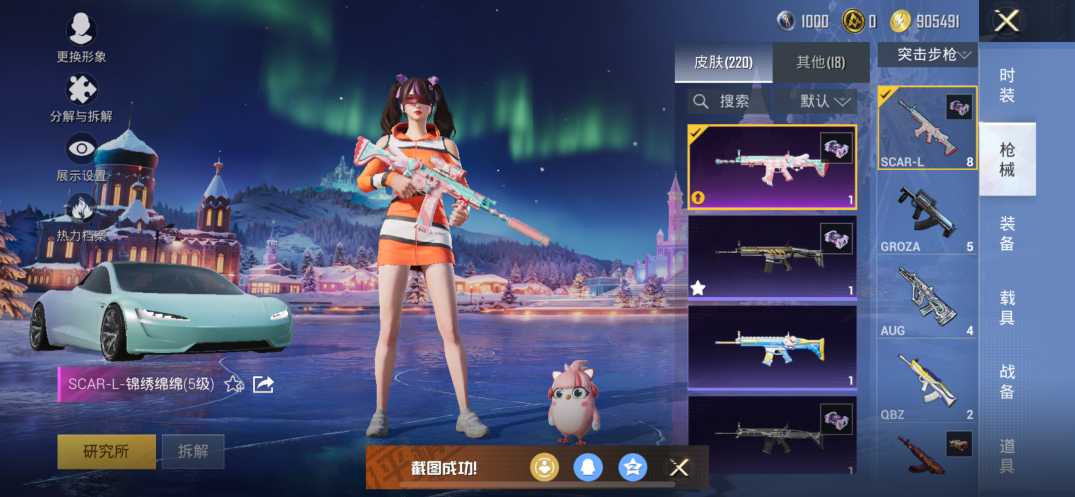This screenshot has height=497, width=1075.
Task: Switch to the 其他(18) tab
Action: 820,63
